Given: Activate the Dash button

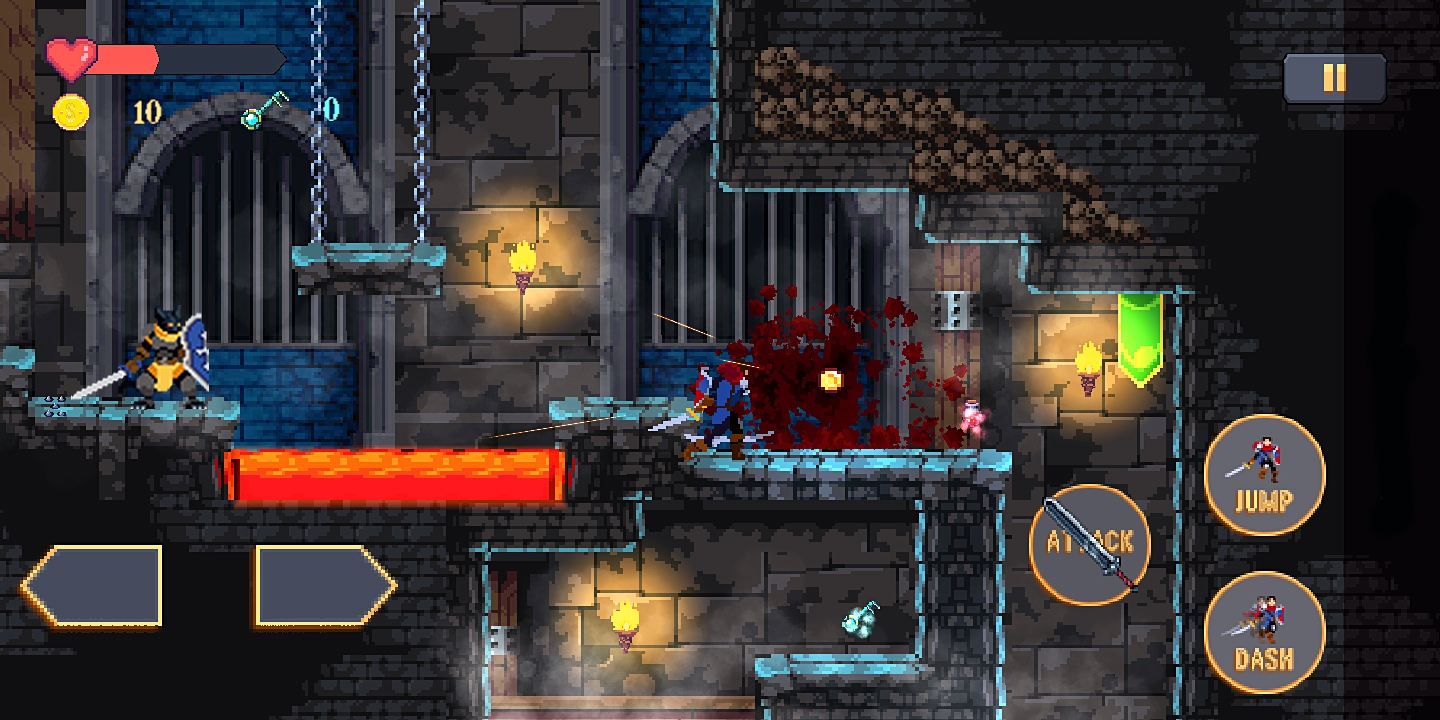Looking at the screenshot, I should pyautogui.click(x=1264, y=632).
